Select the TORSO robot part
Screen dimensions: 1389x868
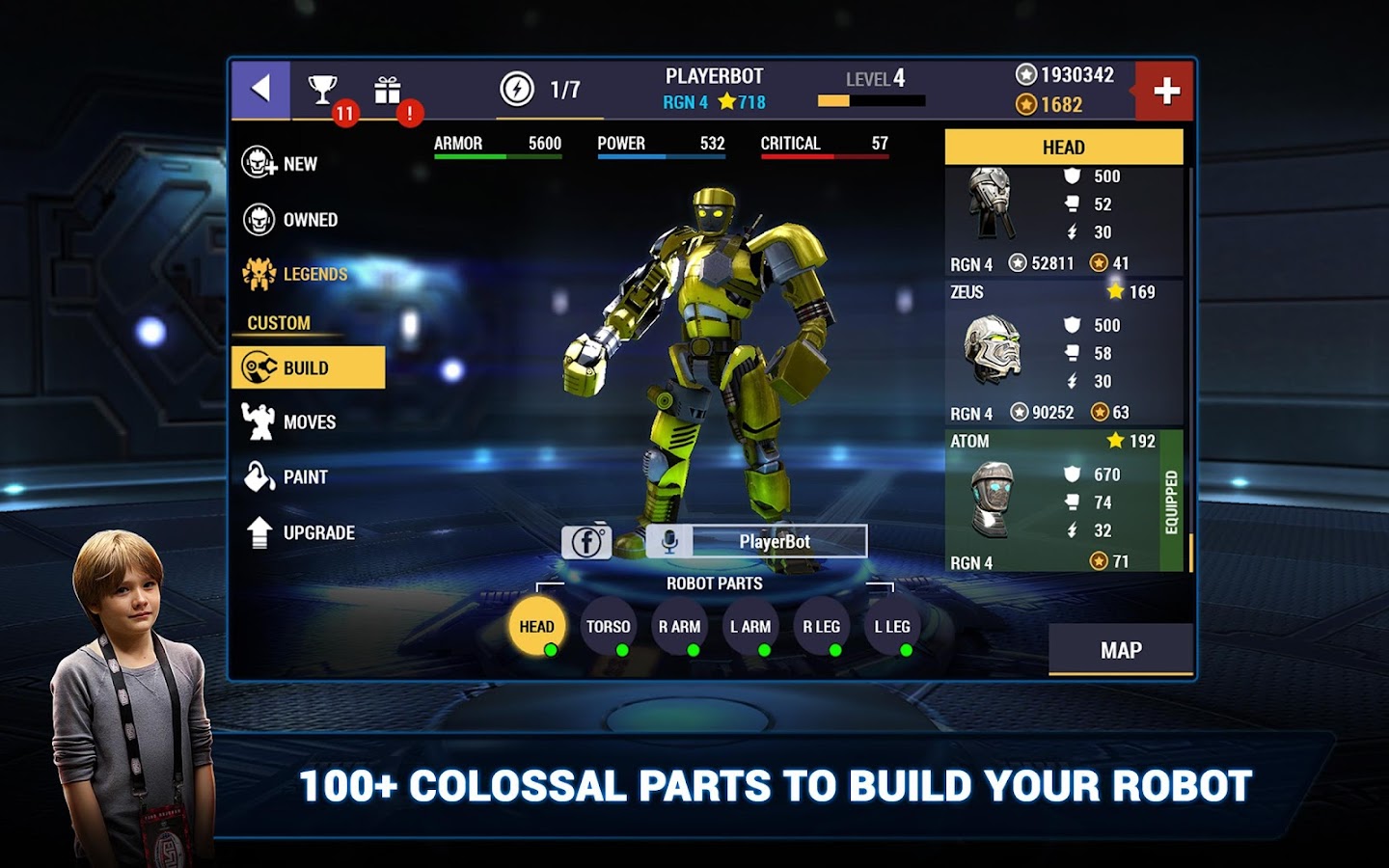click(x=609, y=627)
